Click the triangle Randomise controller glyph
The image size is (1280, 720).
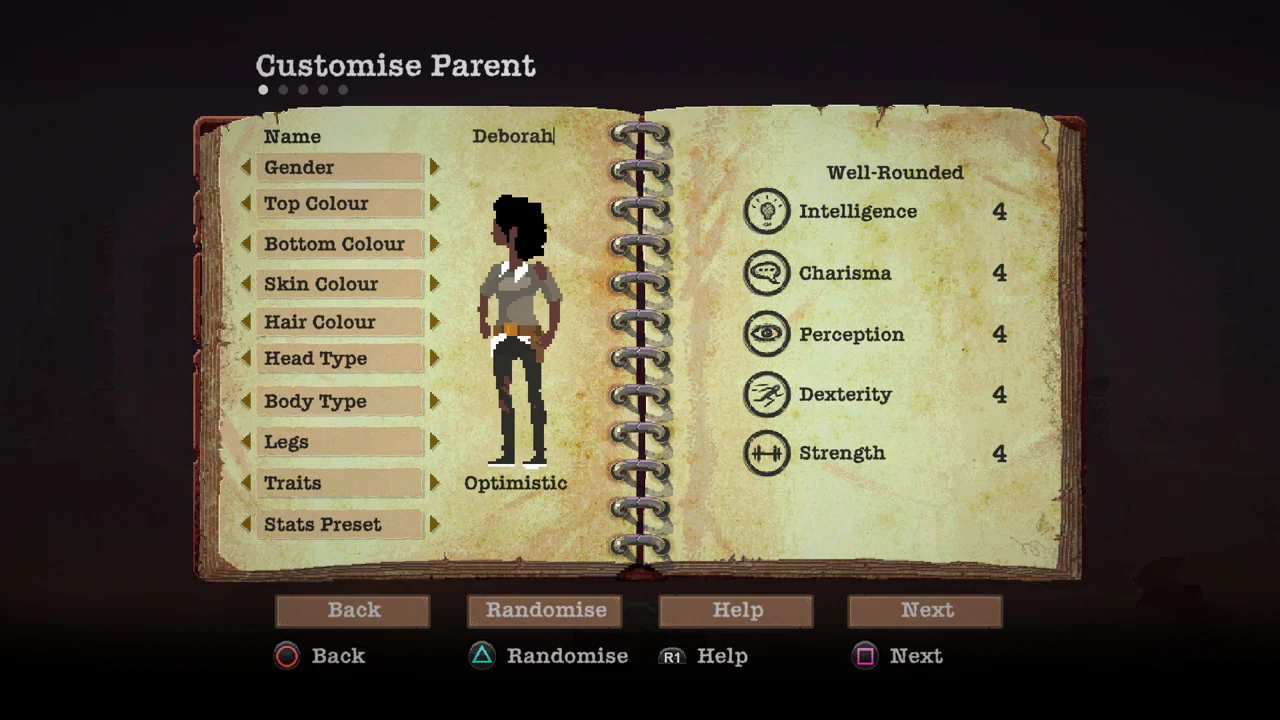tap(482, 656)
